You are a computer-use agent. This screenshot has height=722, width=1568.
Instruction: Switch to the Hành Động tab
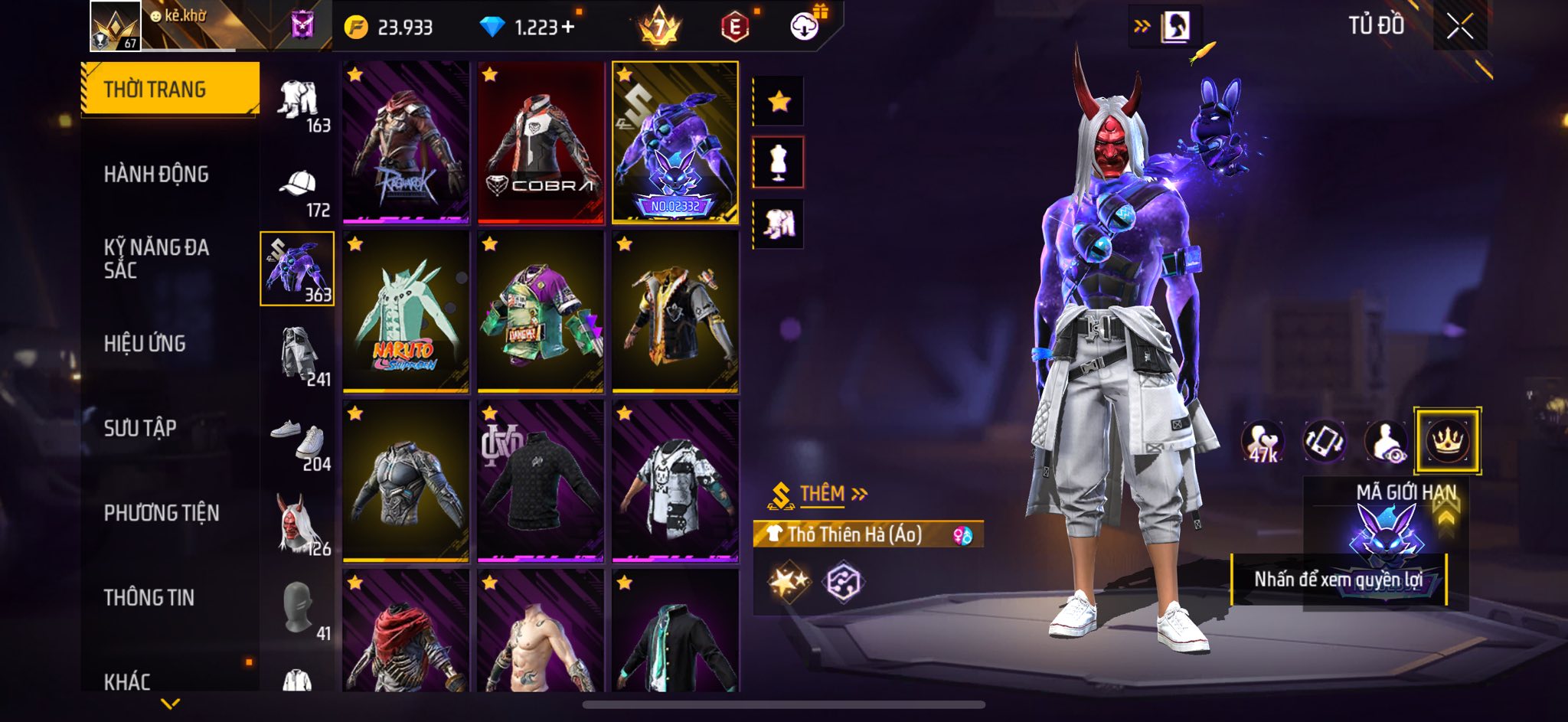(156, 175)
